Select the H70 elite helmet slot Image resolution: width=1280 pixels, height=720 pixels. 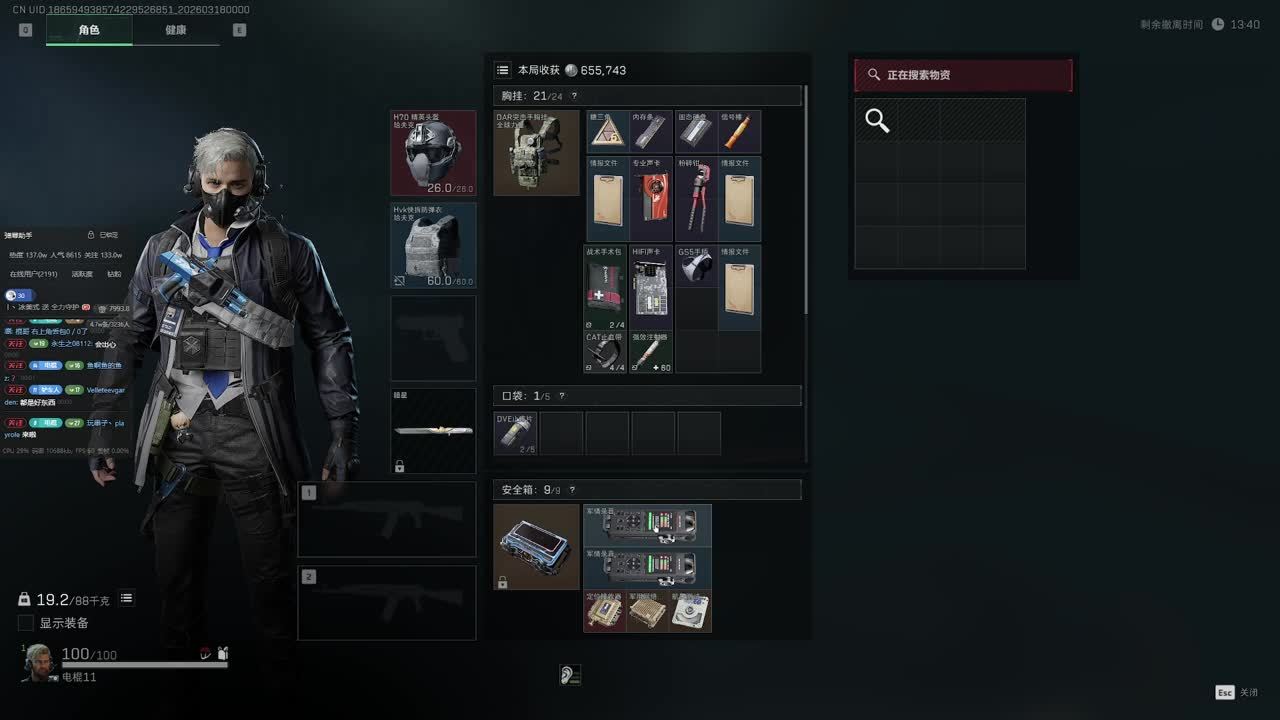click(433, 153)
